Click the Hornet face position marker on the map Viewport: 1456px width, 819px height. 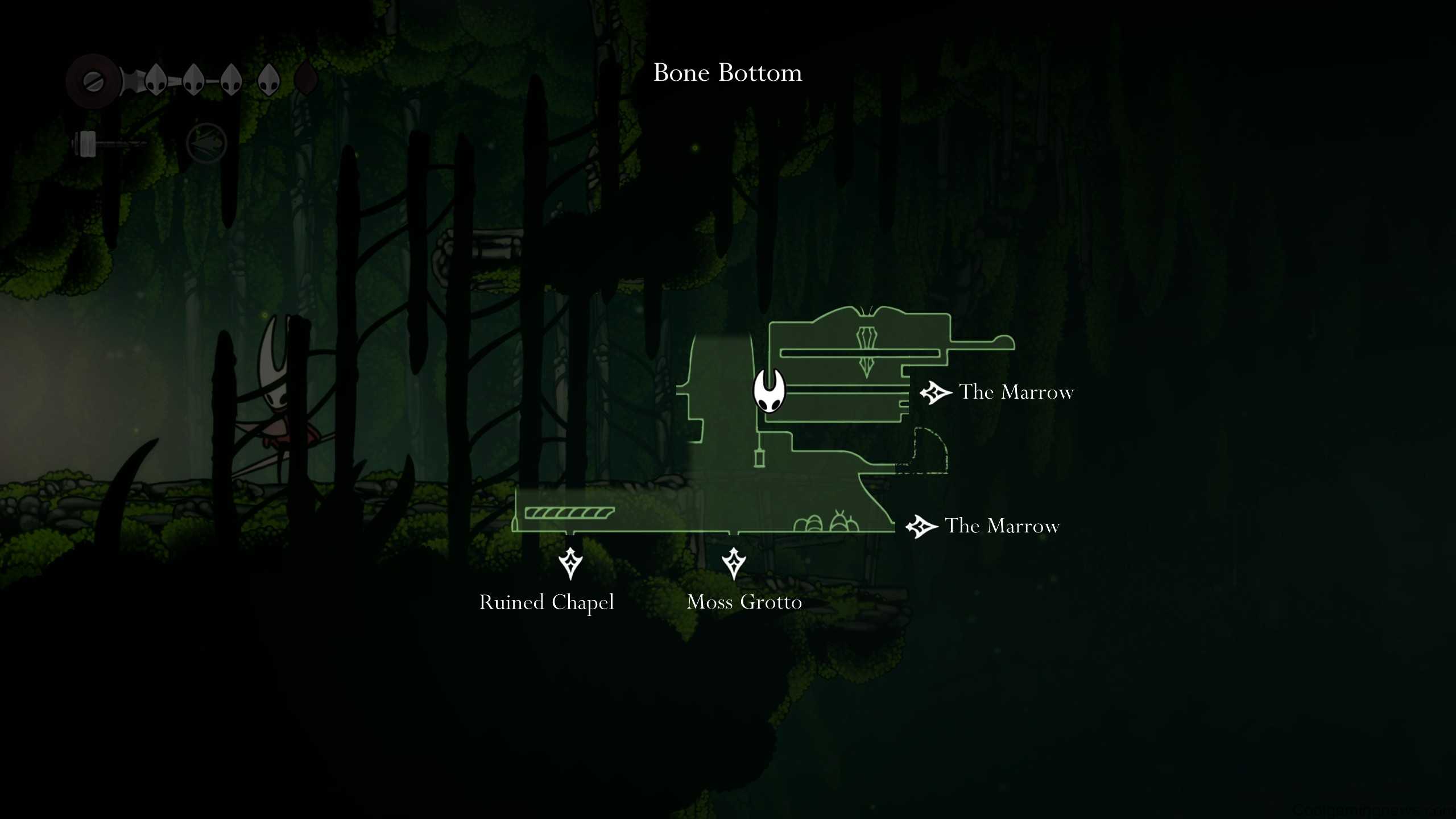point(769,392)
